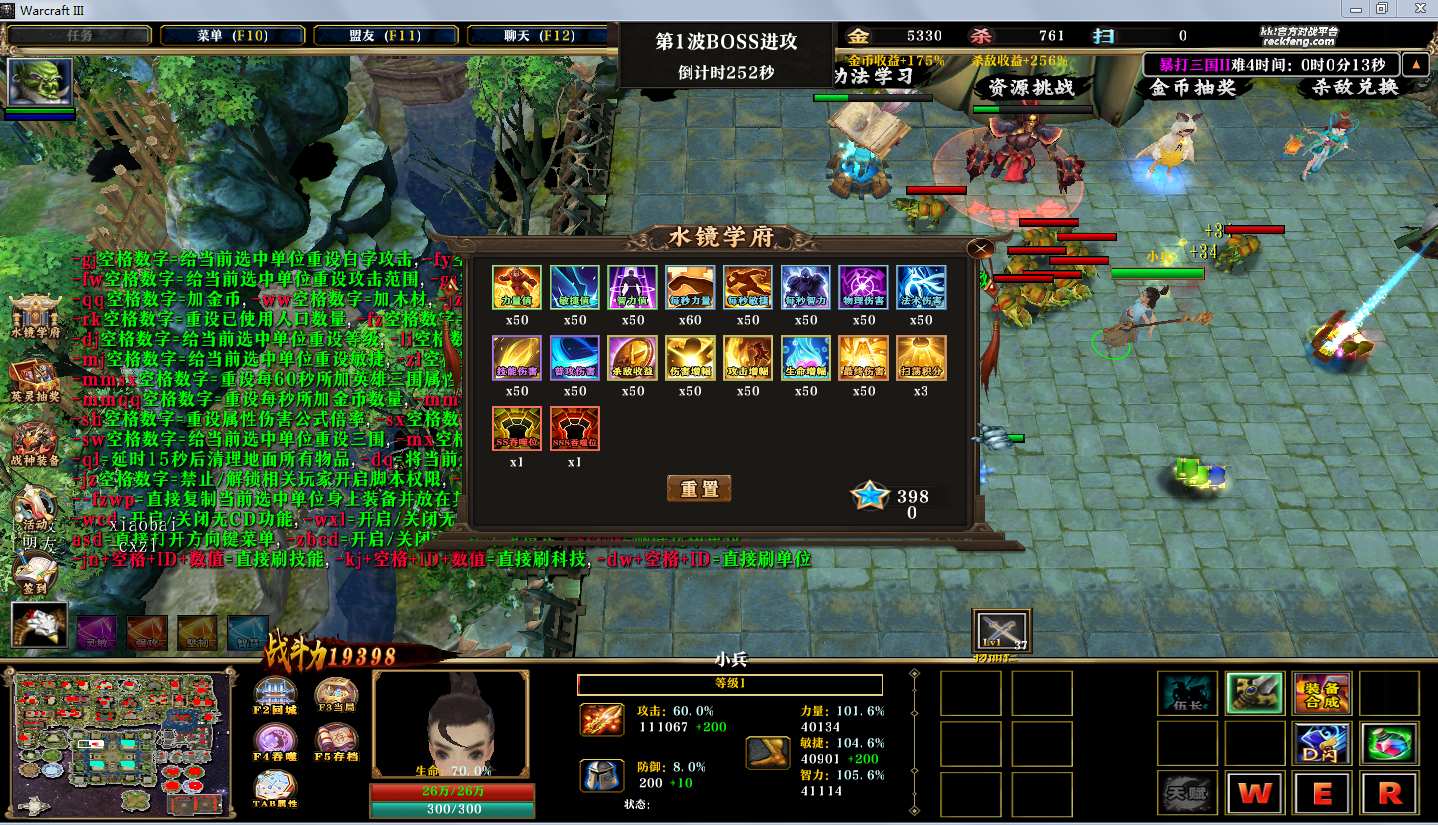Open the 装备合成 equipment crafting ability
Screen dimensions: 1438x825
[1322, 693]
